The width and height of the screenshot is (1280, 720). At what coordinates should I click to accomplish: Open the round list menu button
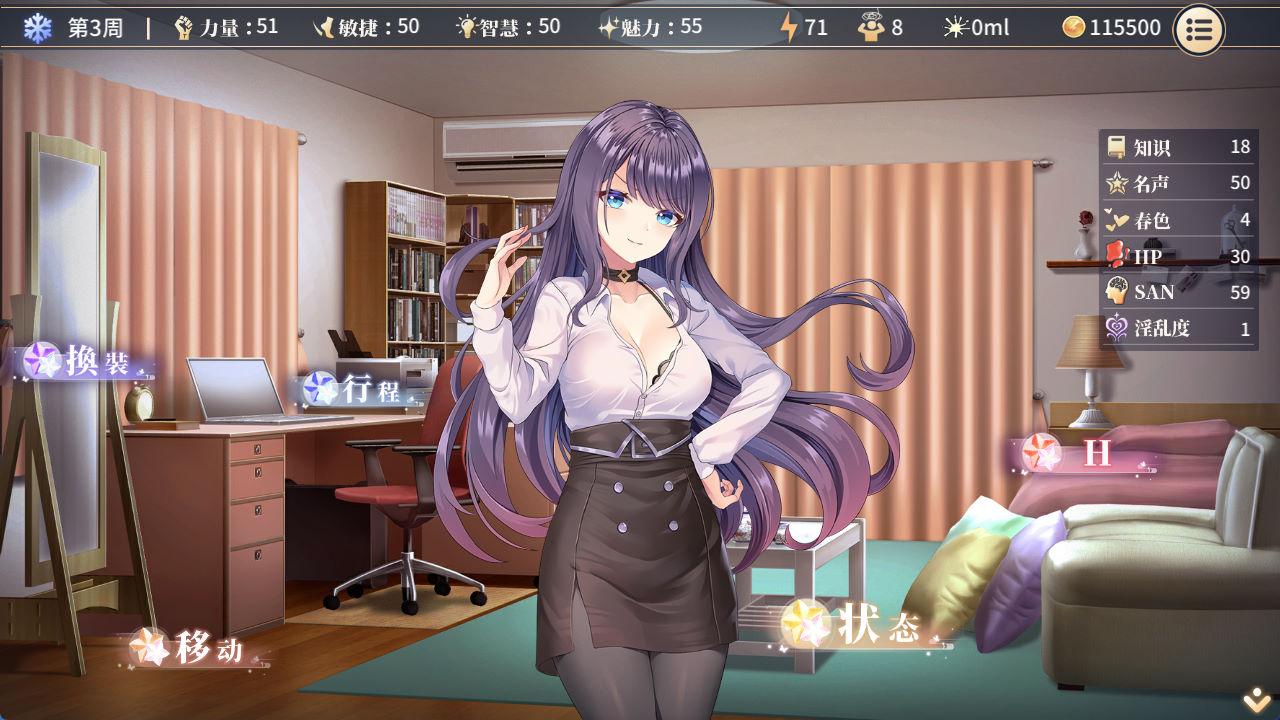(x=1198, y=29)
